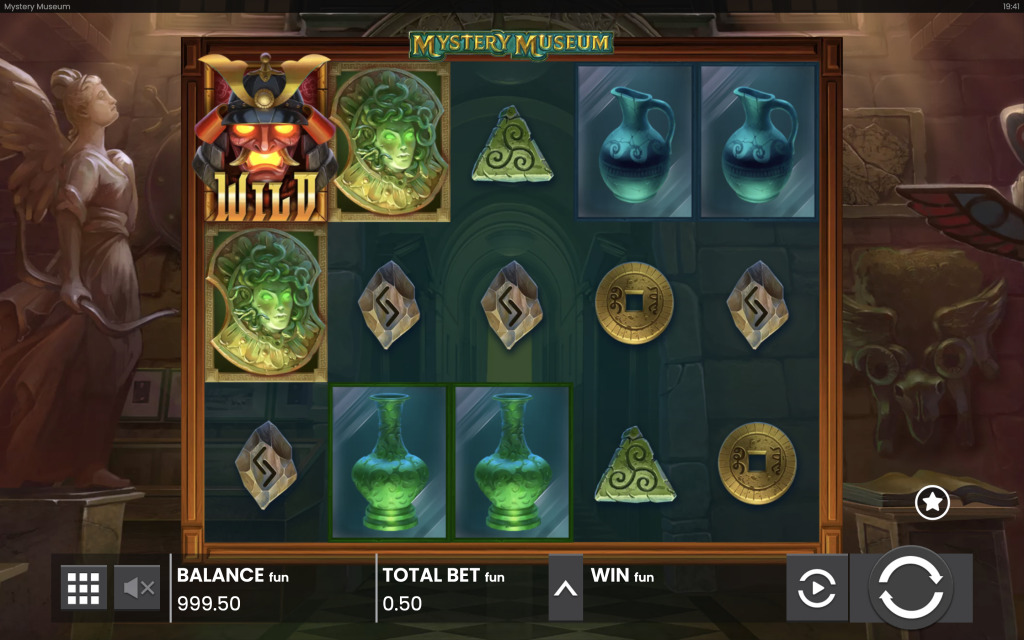Click the star icon above the spin button

(932, 502)
